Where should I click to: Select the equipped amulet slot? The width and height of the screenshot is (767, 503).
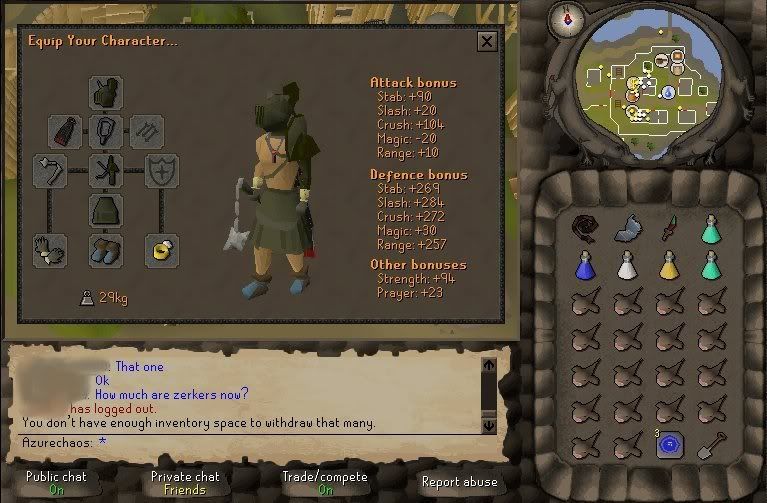tap(105, 131)
